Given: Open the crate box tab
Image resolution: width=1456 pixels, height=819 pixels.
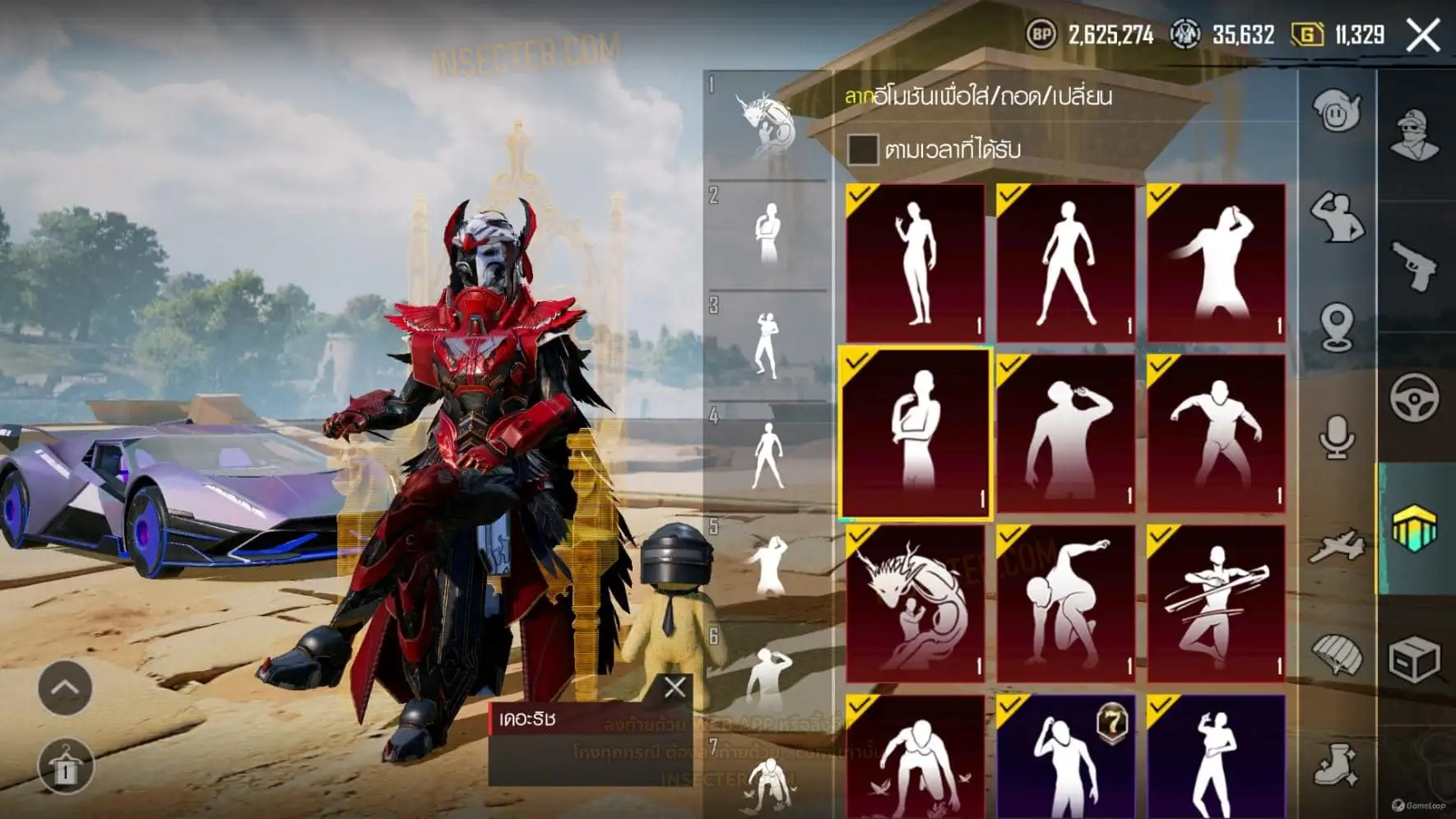Looking at the screenshot, I should click(1415, 659).
